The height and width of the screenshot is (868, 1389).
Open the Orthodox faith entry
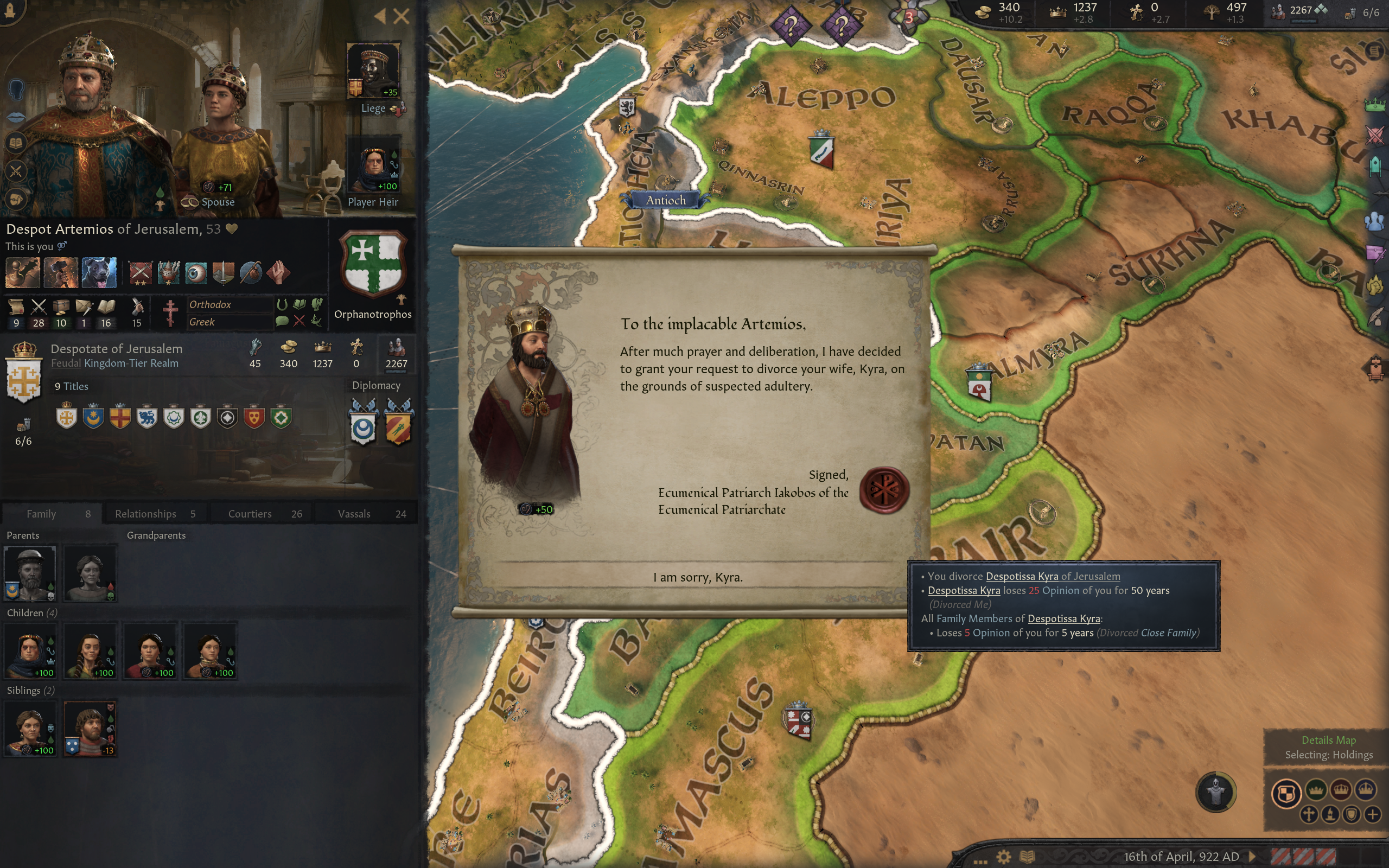coord(211,305)
